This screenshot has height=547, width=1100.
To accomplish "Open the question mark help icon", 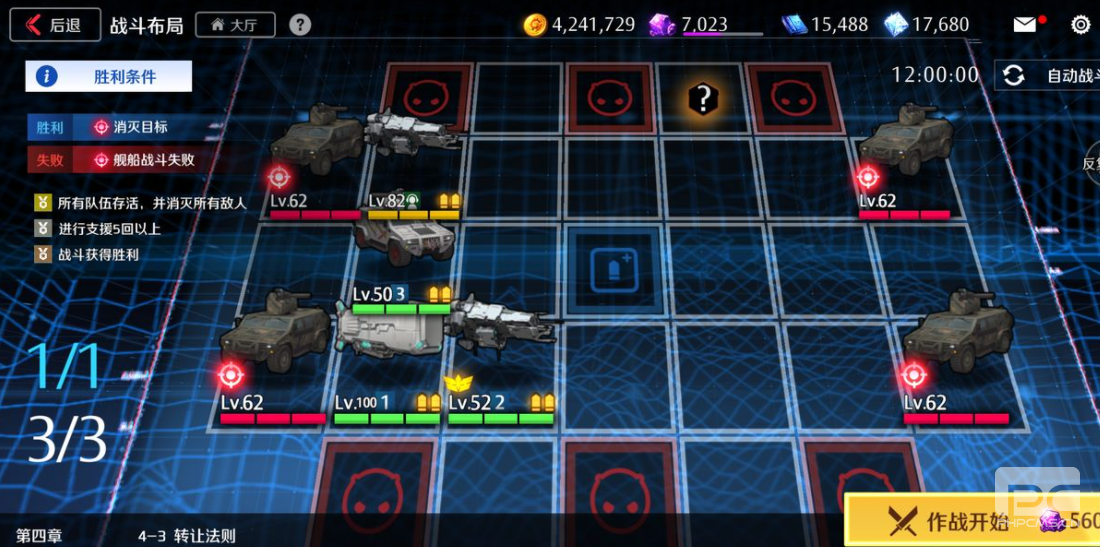I will pos(299,25).
